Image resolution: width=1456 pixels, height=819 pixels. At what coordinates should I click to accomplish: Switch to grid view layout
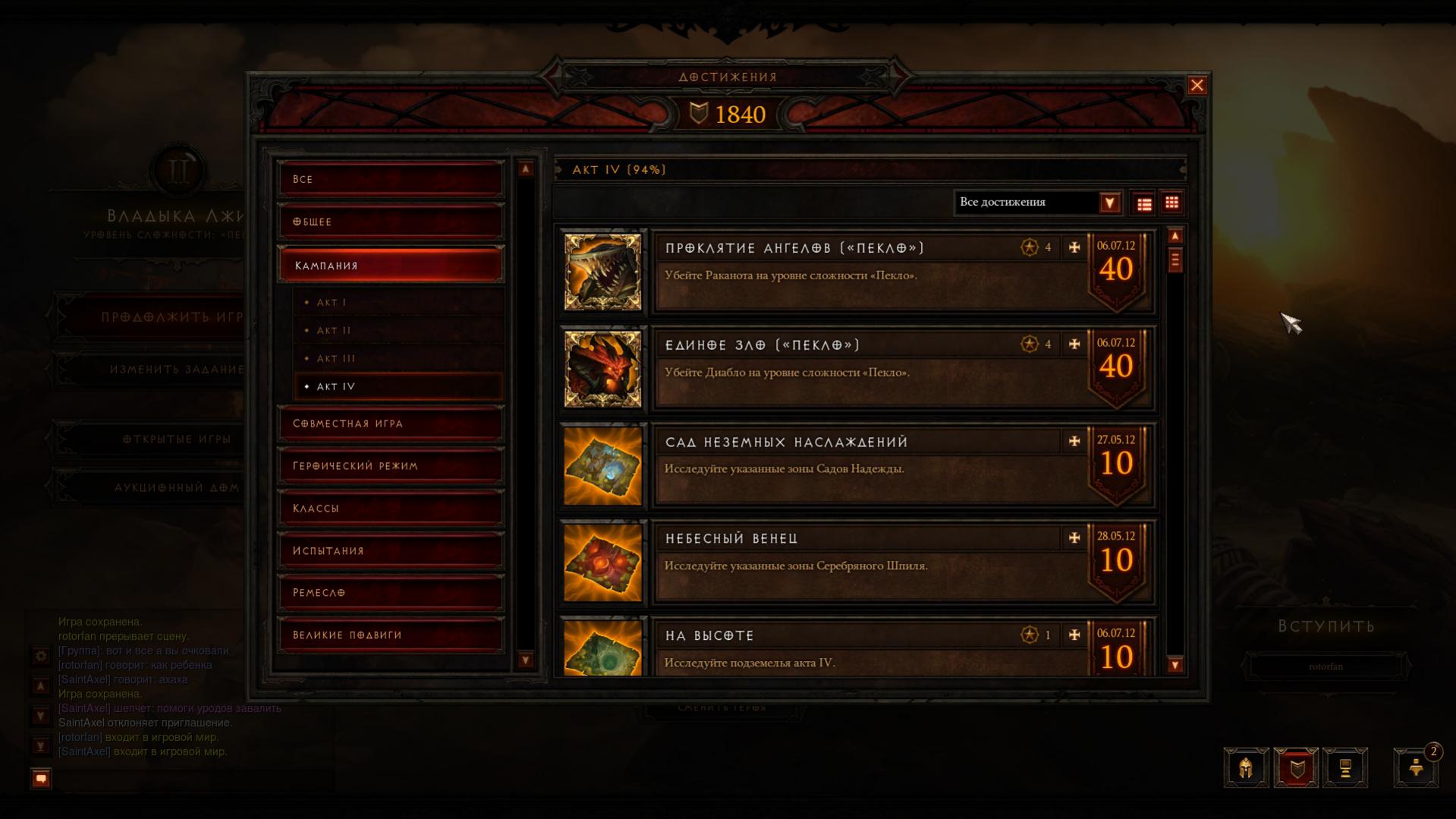point(1171,203)
